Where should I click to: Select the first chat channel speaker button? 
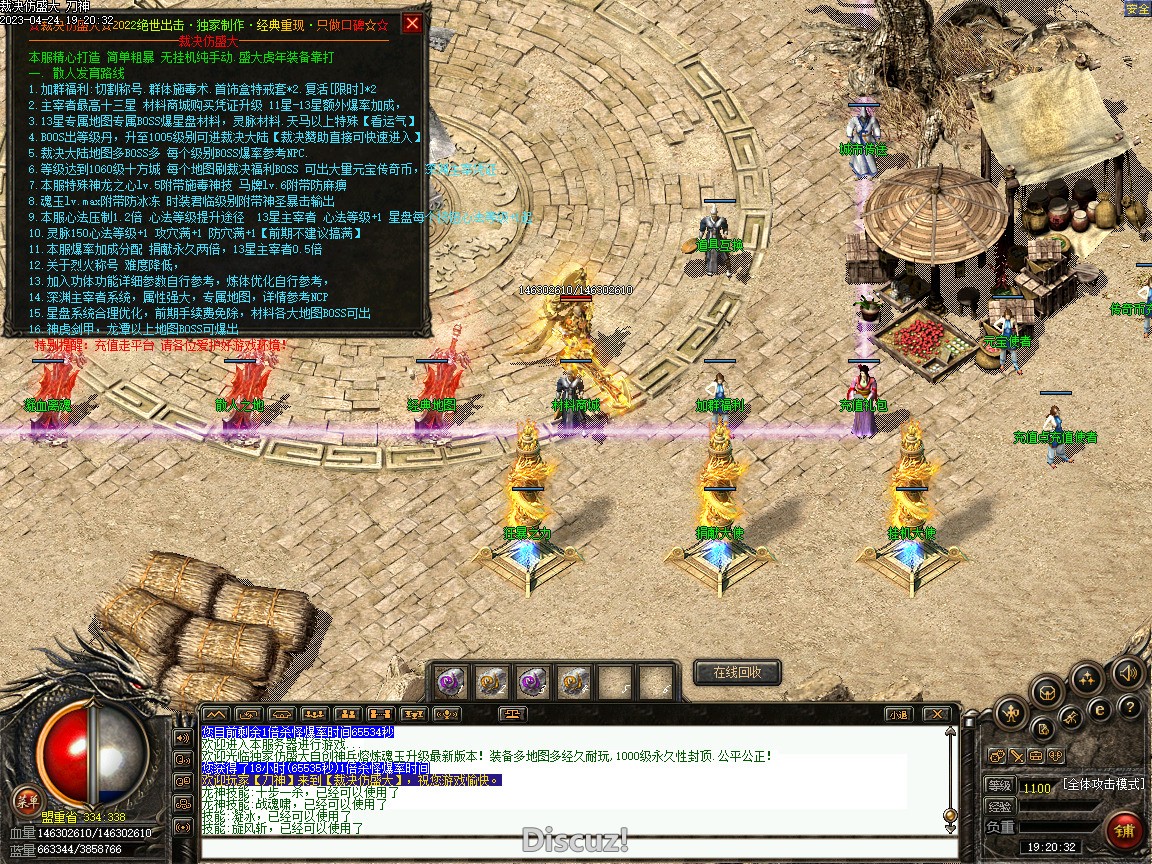coord(183,738)
